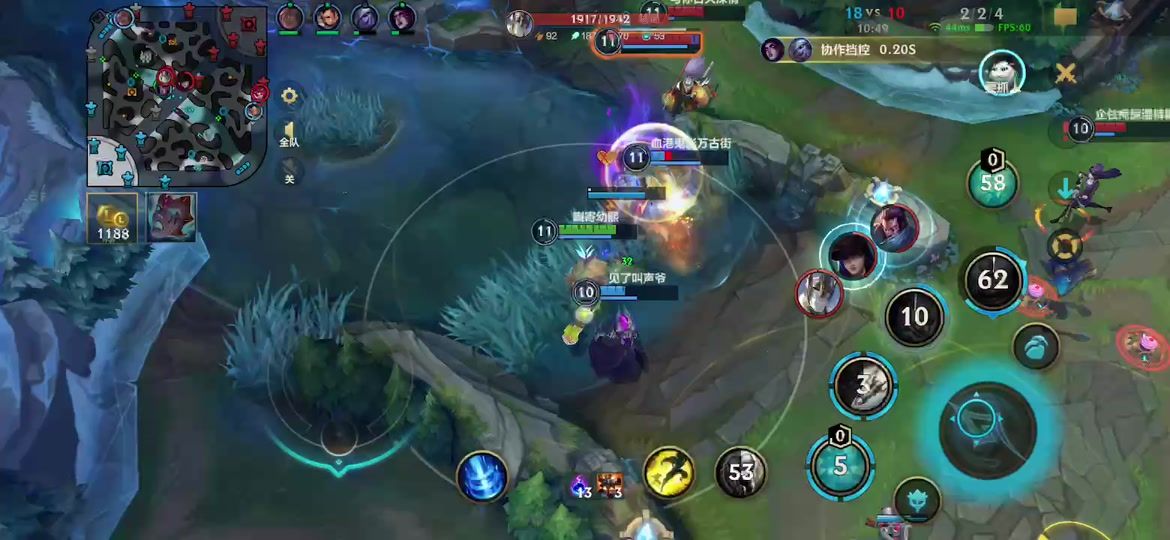Open the gear settings button
This screenshot has width=1170, height=540.
289,96
